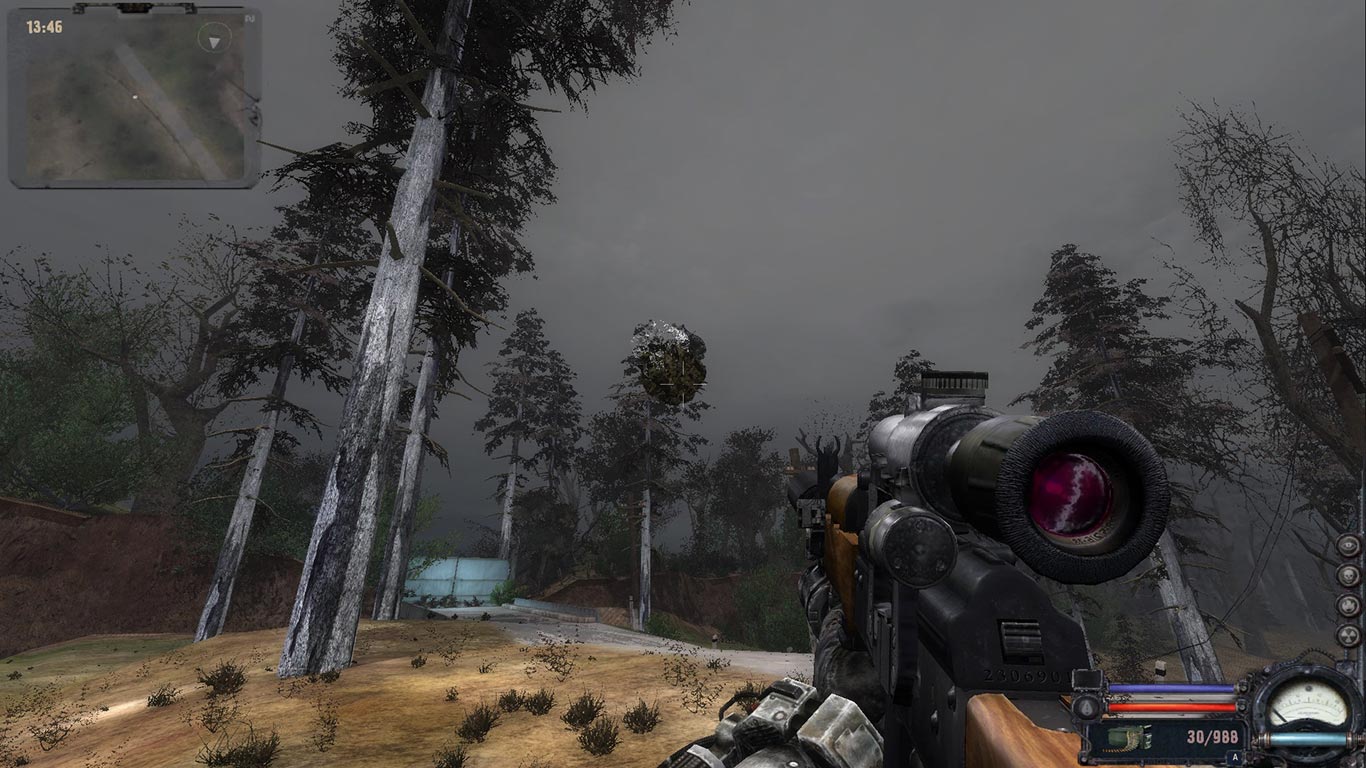Select the status icon below the skull
The width and height of the screenshot is (1366, 768).
click(x=1349, y=605)
